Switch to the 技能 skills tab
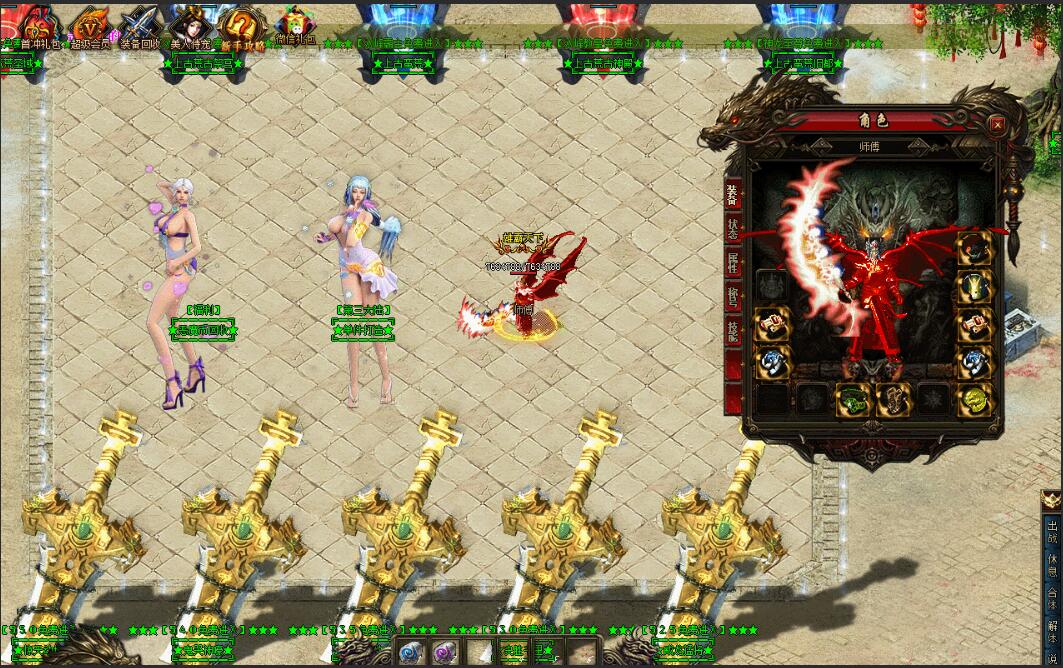 (x=733, y=332)
